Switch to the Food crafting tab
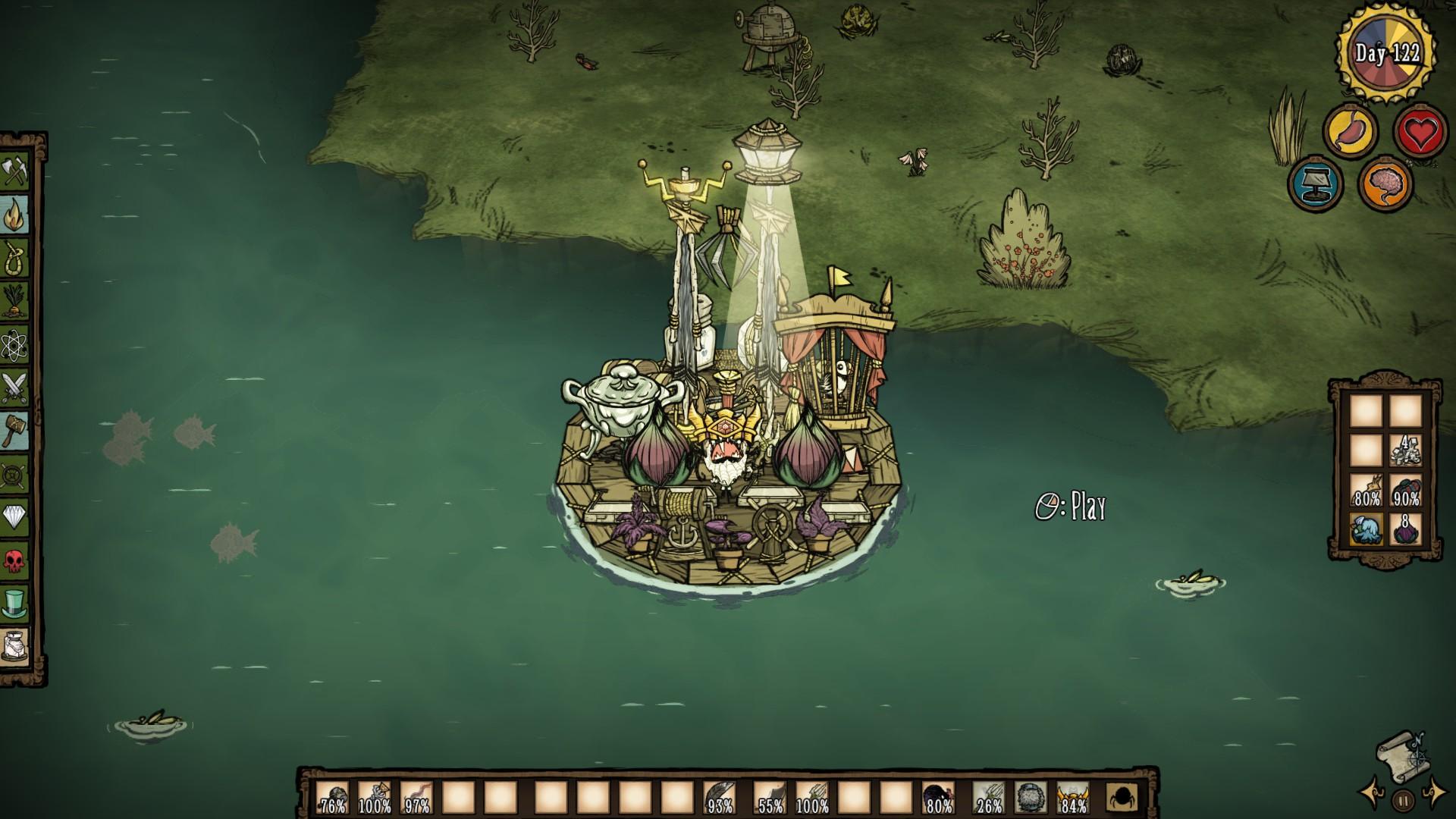1456x819 pixels. tap(16, 302)
